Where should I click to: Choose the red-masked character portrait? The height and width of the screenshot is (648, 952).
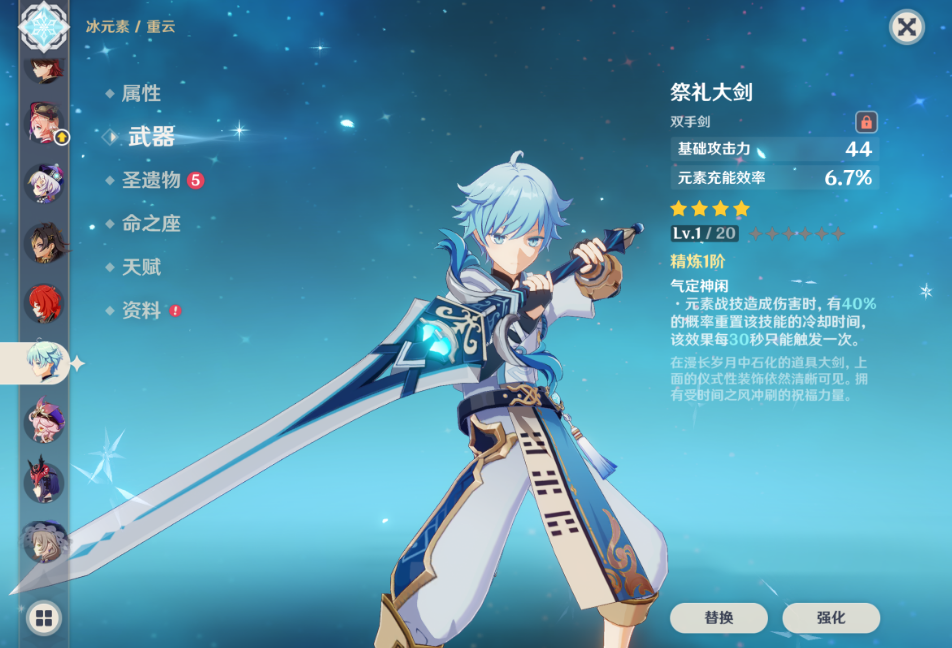click(44, 482)
